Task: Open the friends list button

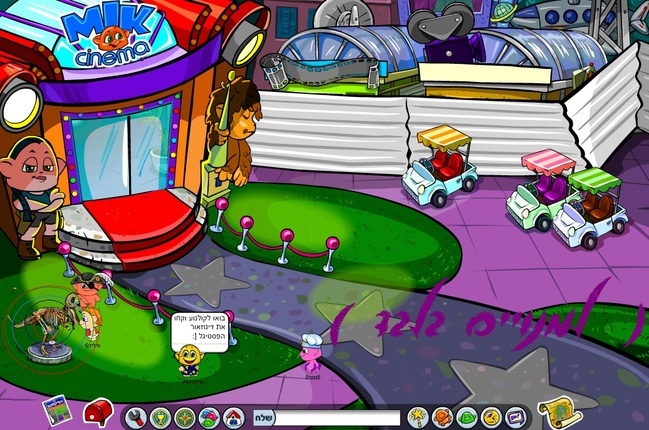Action: click(208, 416)
